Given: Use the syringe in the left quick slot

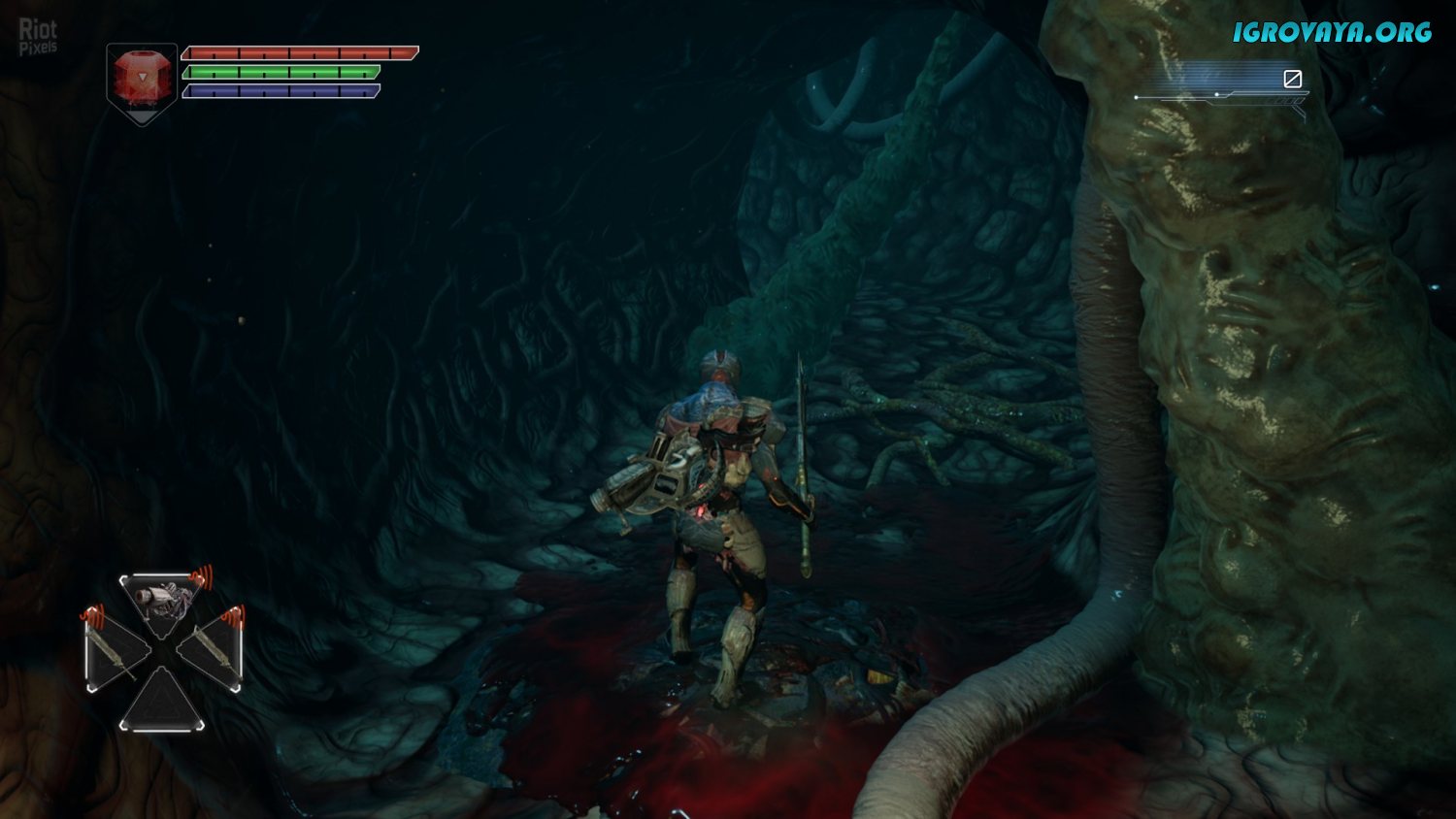Looking at the screenshot, I should tap(115, 652).
